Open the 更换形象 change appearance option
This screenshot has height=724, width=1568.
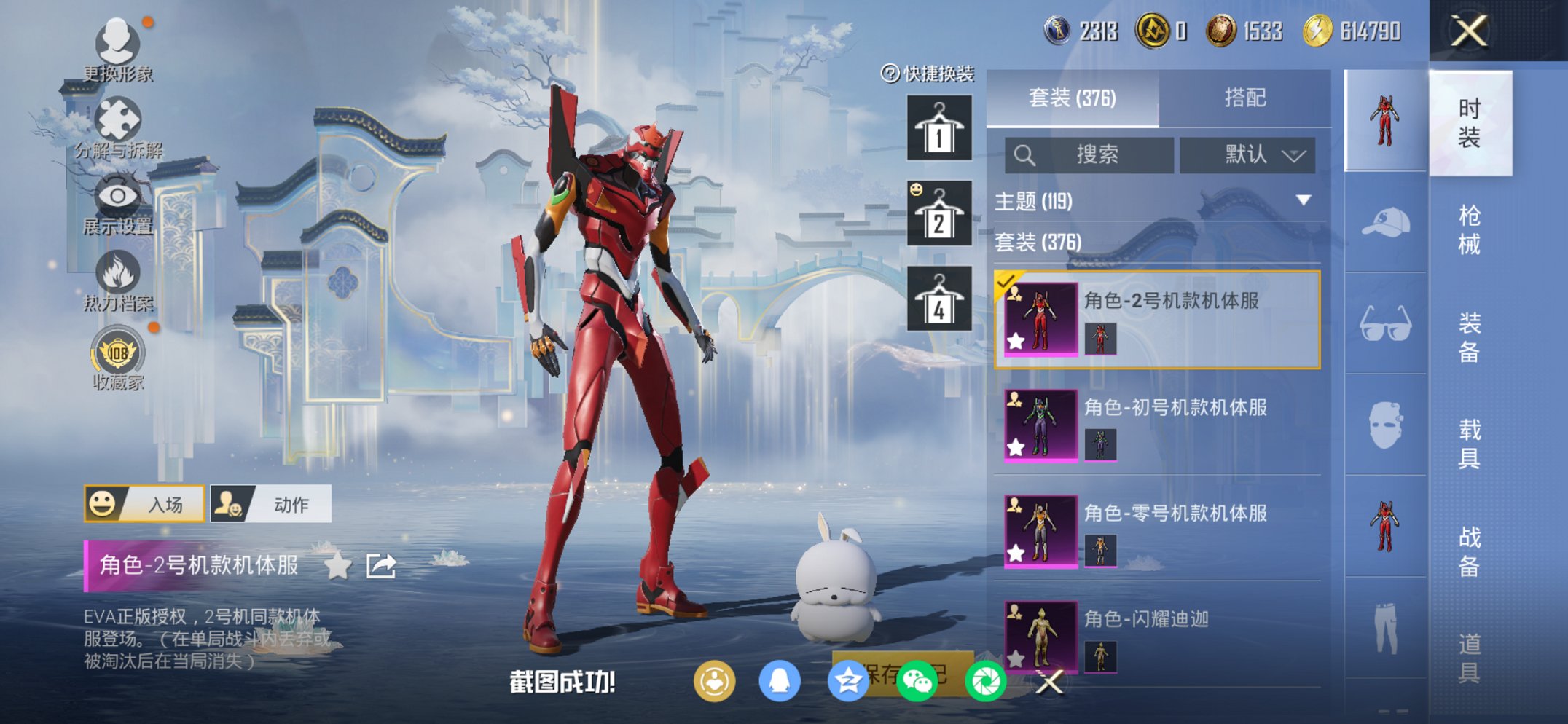pos(117,48)
